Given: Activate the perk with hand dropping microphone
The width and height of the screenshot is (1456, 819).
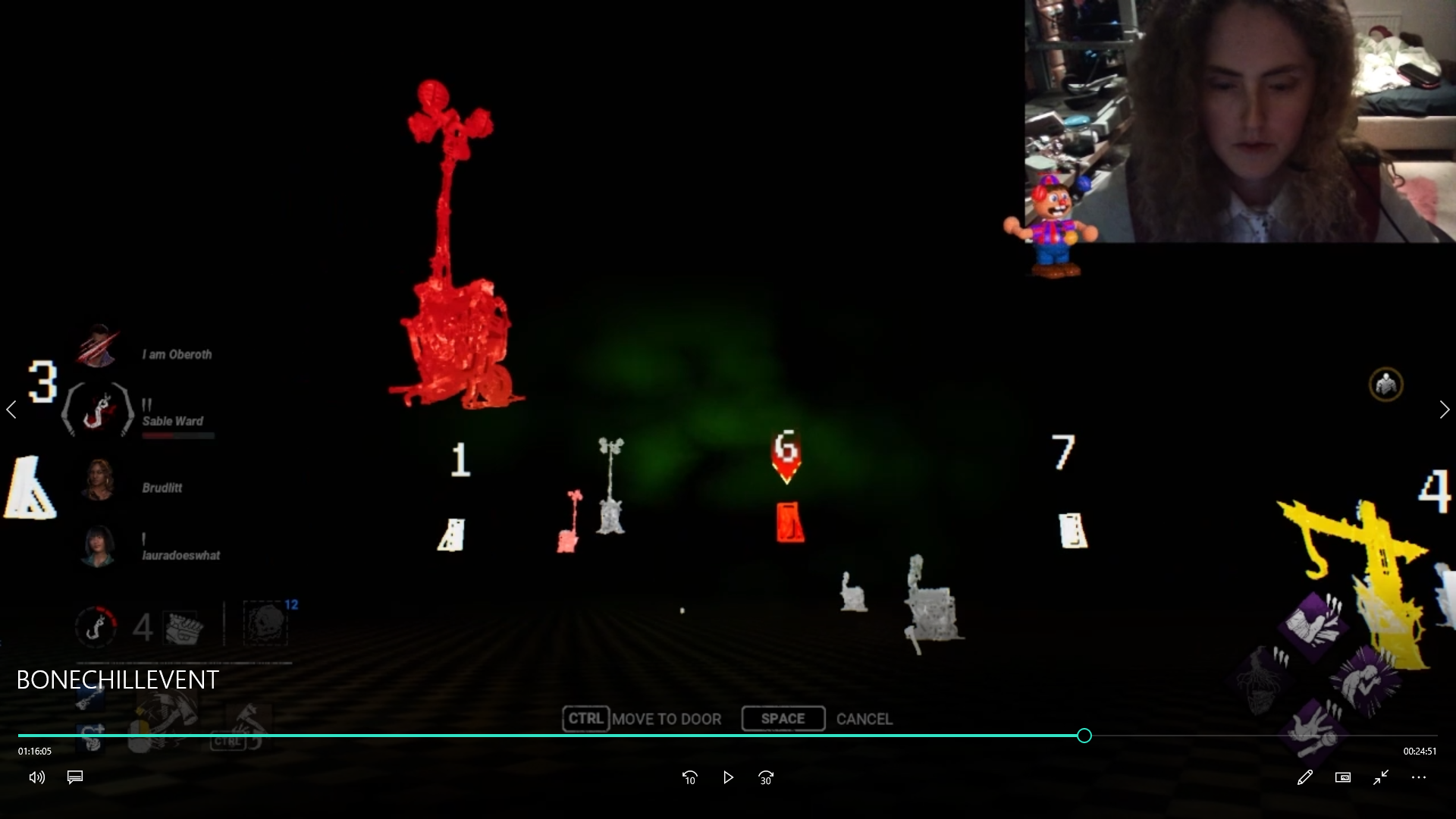Looking at the screenshot, I should point(1313,731).
